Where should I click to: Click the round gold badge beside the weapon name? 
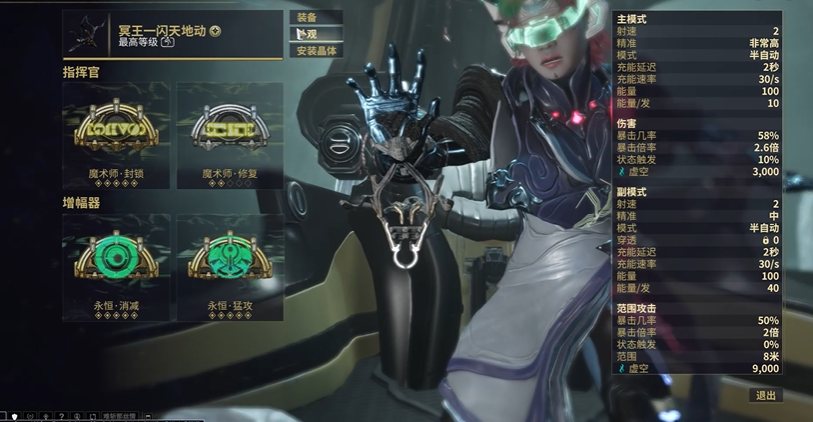216,31
